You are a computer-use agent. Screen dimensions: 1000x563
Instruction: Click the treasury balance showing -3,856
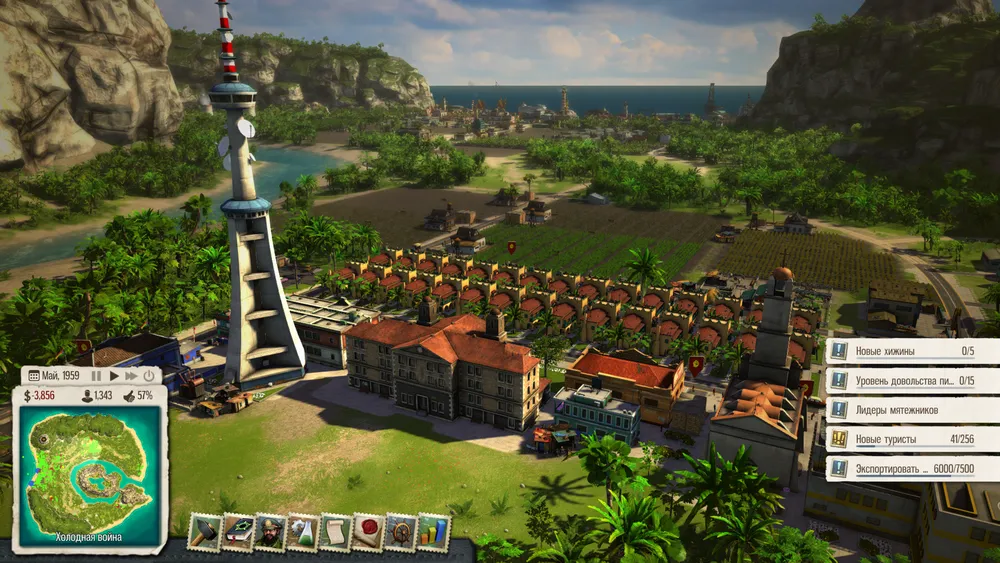[43, 396]
